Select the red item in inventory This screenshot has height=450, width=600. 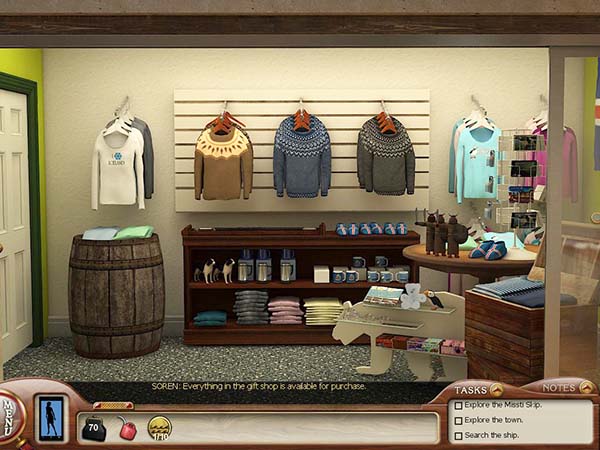coord(128,429)
